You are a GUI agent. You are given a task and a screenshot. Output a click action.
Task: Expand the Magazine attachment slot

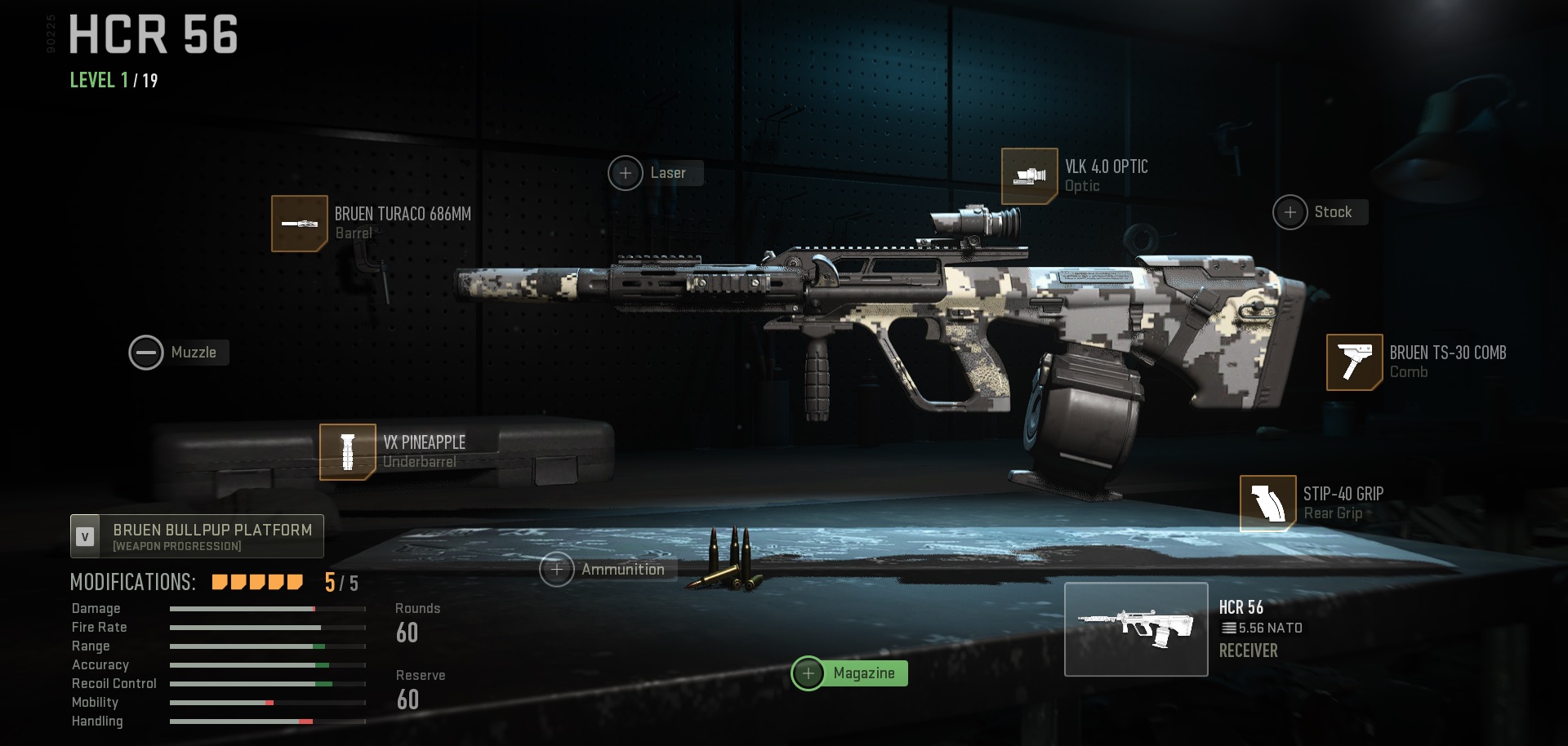pos(809,673)
